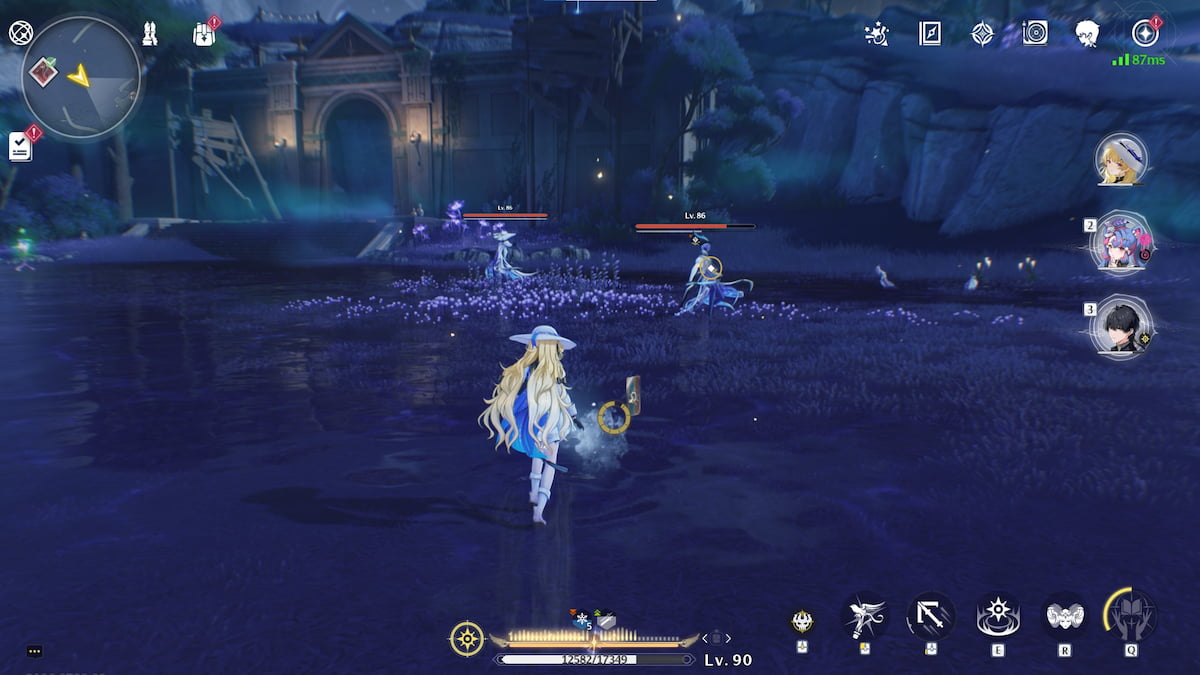The height and width of the screenshot is (675, 1200).
Task: Use the diagonal sword attack skill
Action: pos(930,615)
